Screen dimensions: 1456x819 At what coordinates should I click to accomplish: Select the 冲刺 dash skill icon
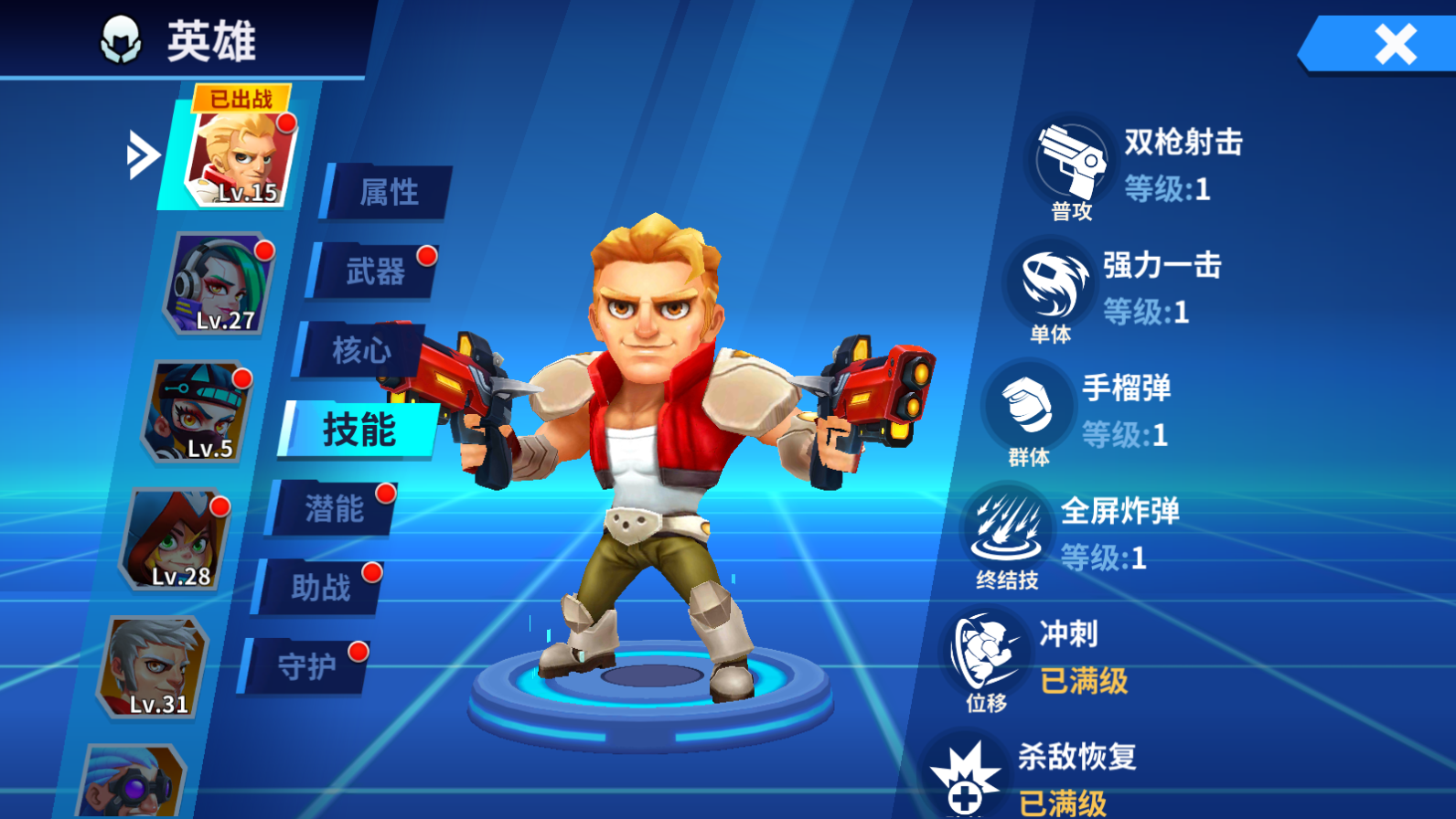(x=985, y=653)
